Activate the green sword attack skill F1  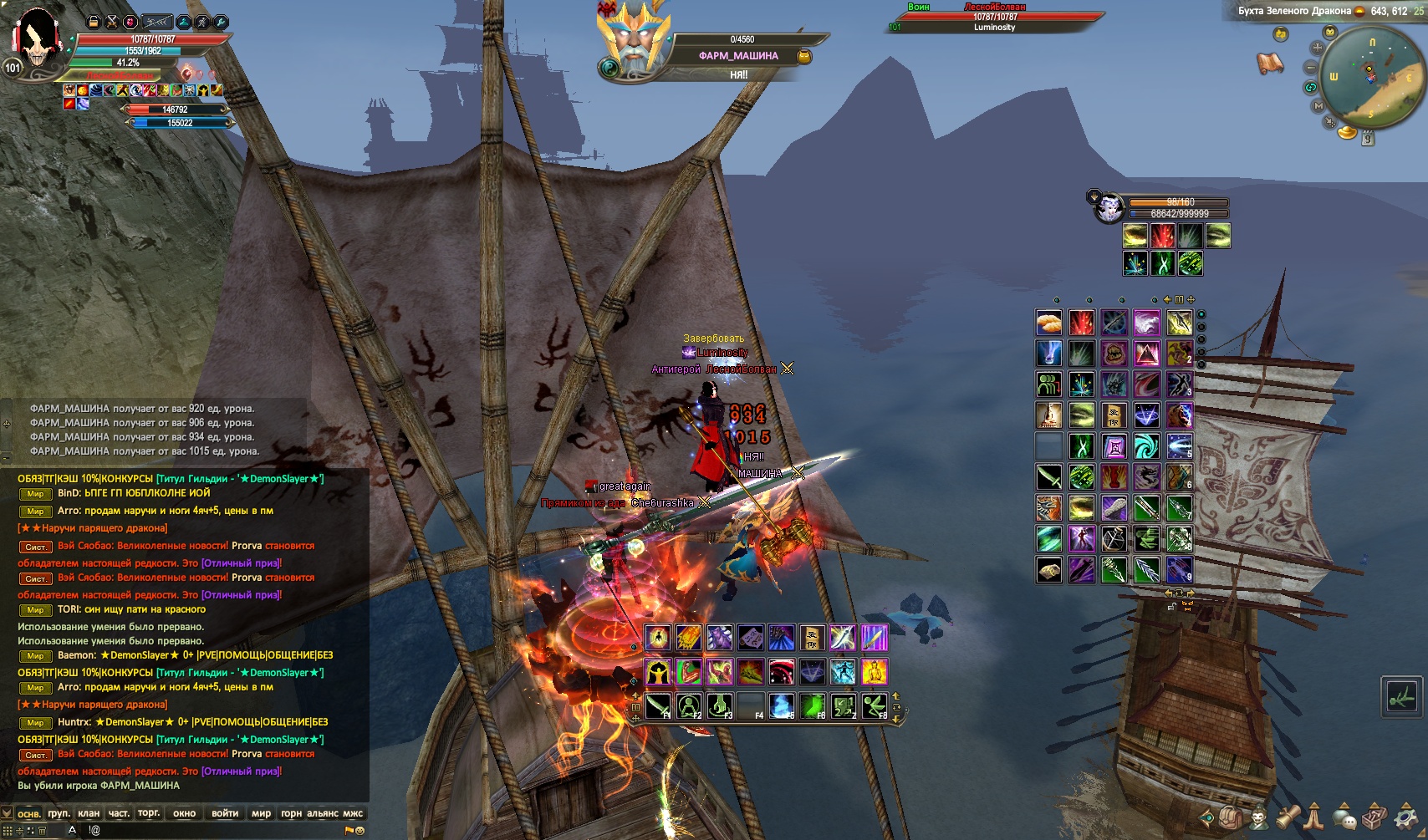click(658, 706)
